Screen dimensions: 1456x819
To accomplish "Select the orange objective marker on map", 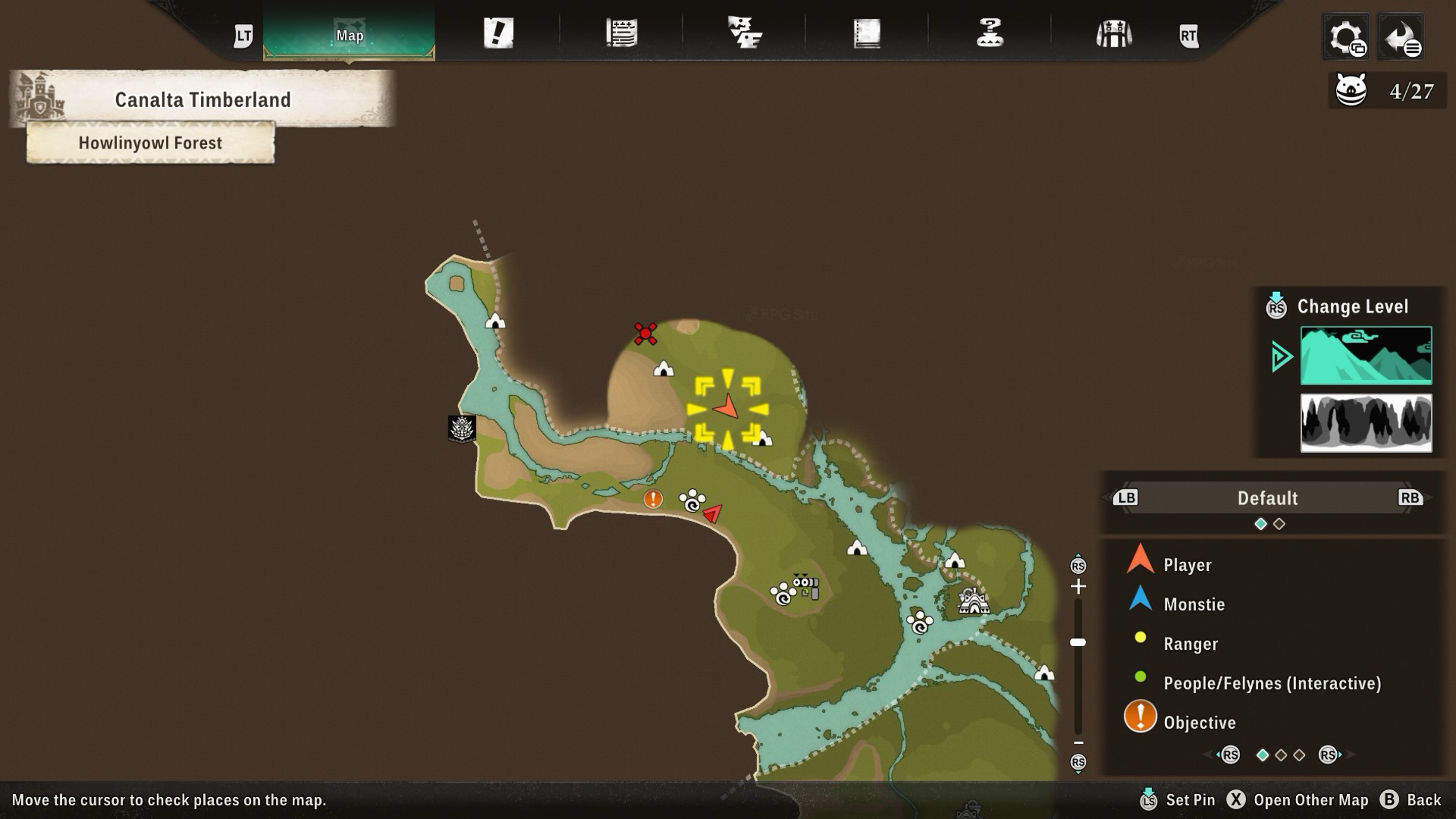I will (653, 498).
